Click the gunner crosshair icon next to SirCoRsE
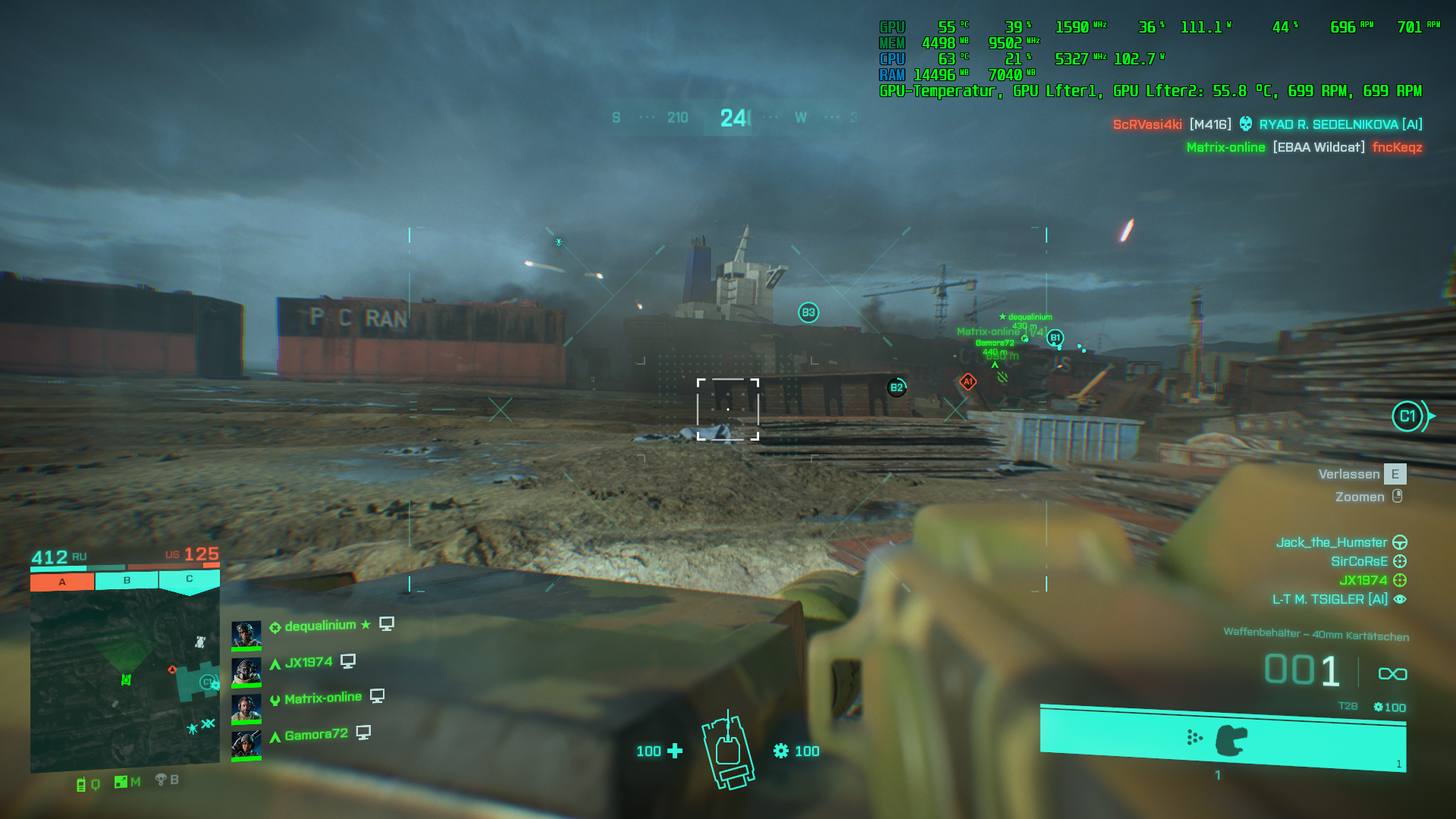The width and height of the screenshot is (1456, 819). pos(1401,561)
